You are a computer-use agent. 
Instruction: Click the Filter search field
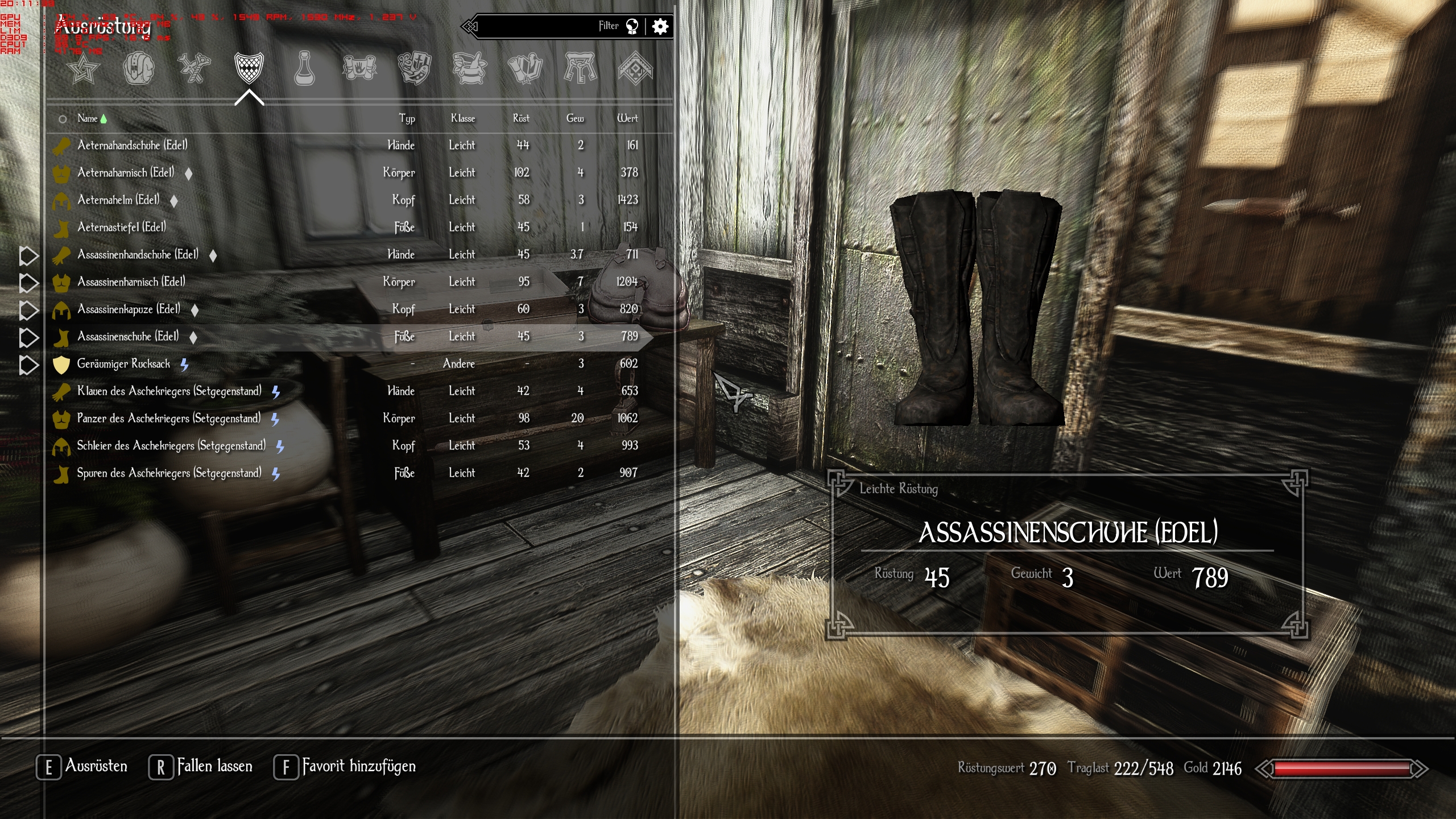coord(546,26)
